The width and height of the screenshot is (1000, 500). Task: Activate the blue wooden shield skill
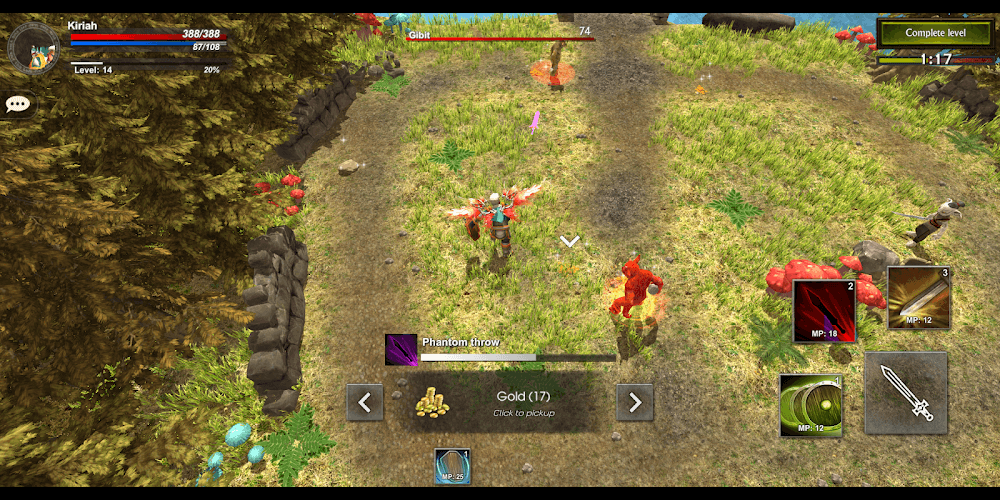point(452,466)
